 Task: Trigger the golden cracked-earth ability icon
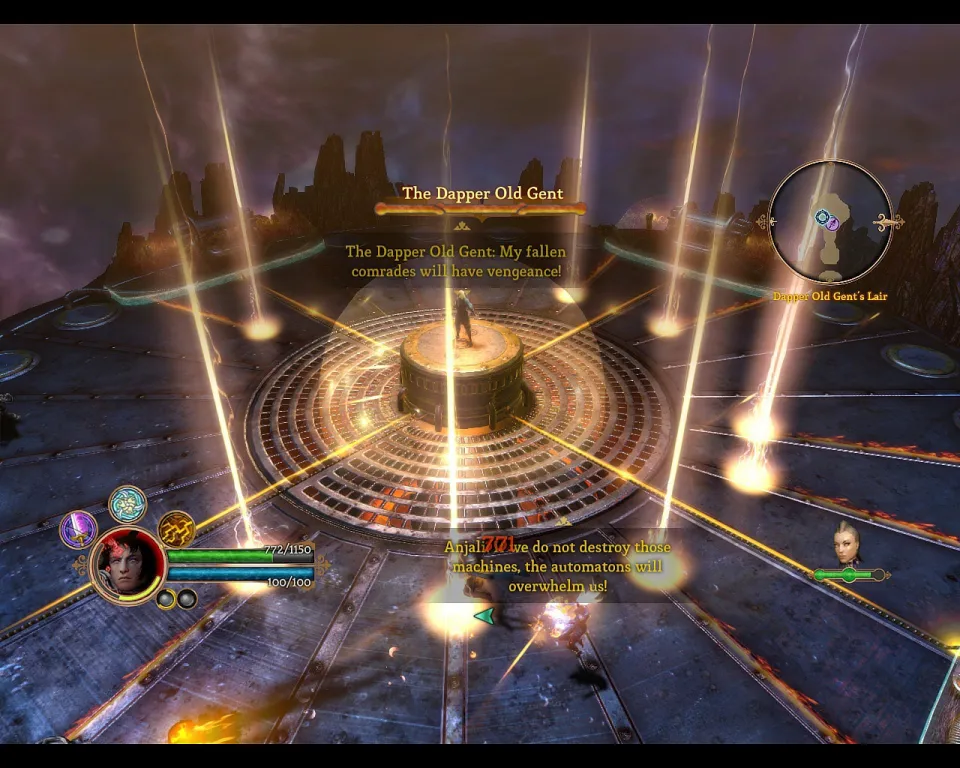coord(176,529)
